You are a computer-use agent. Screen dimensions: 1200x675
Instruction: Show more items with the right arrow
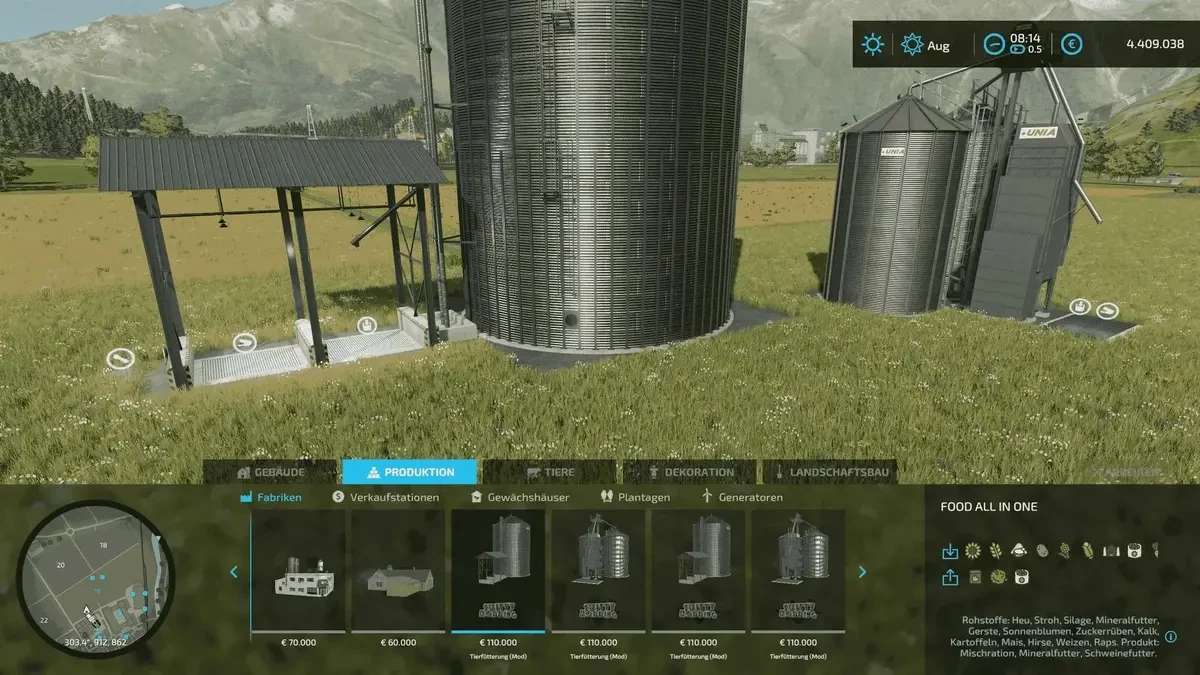click(x=863, y=572)
